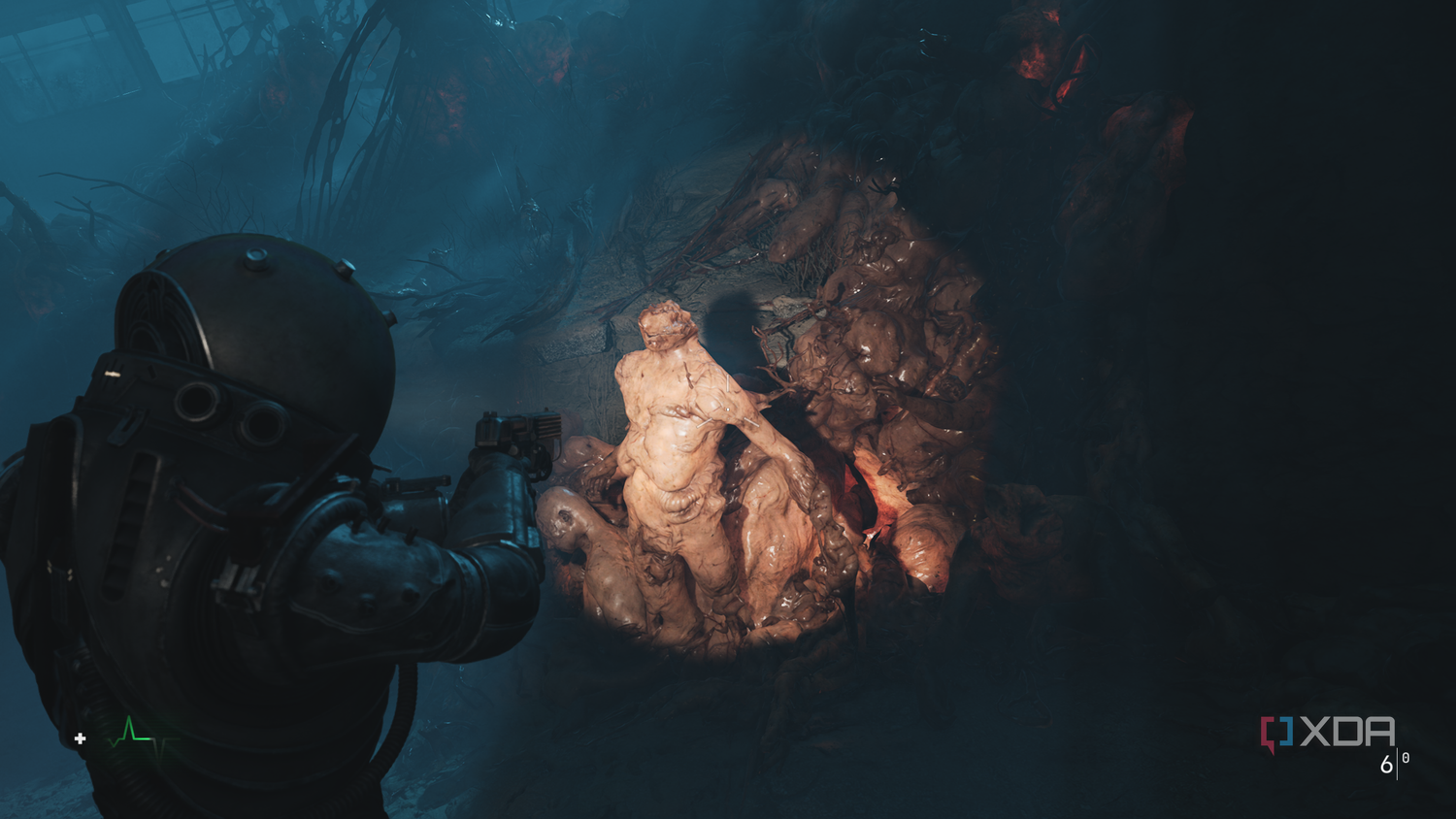Click the divider line in the ammo counter
The height and width of the screenshot is (819, 1456).
(1397, 763)
